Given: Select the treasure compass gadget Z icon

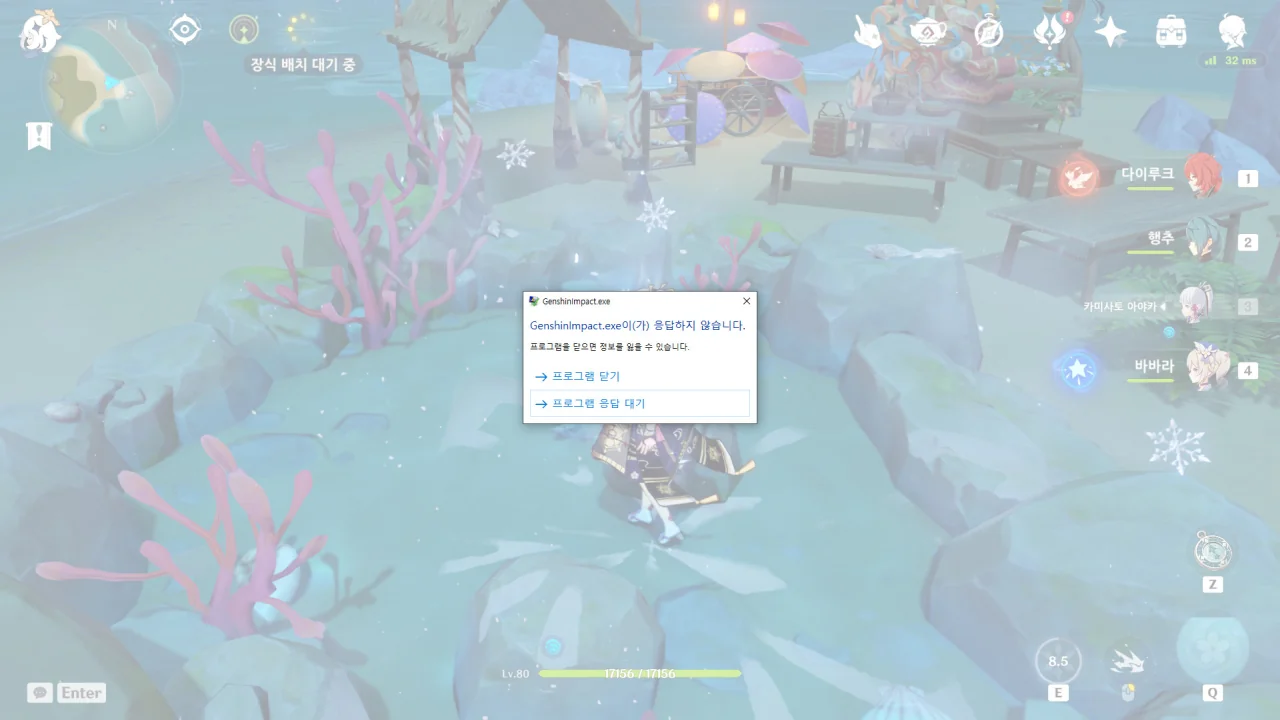Looking at the screenshot, I should pos(1211,551).
